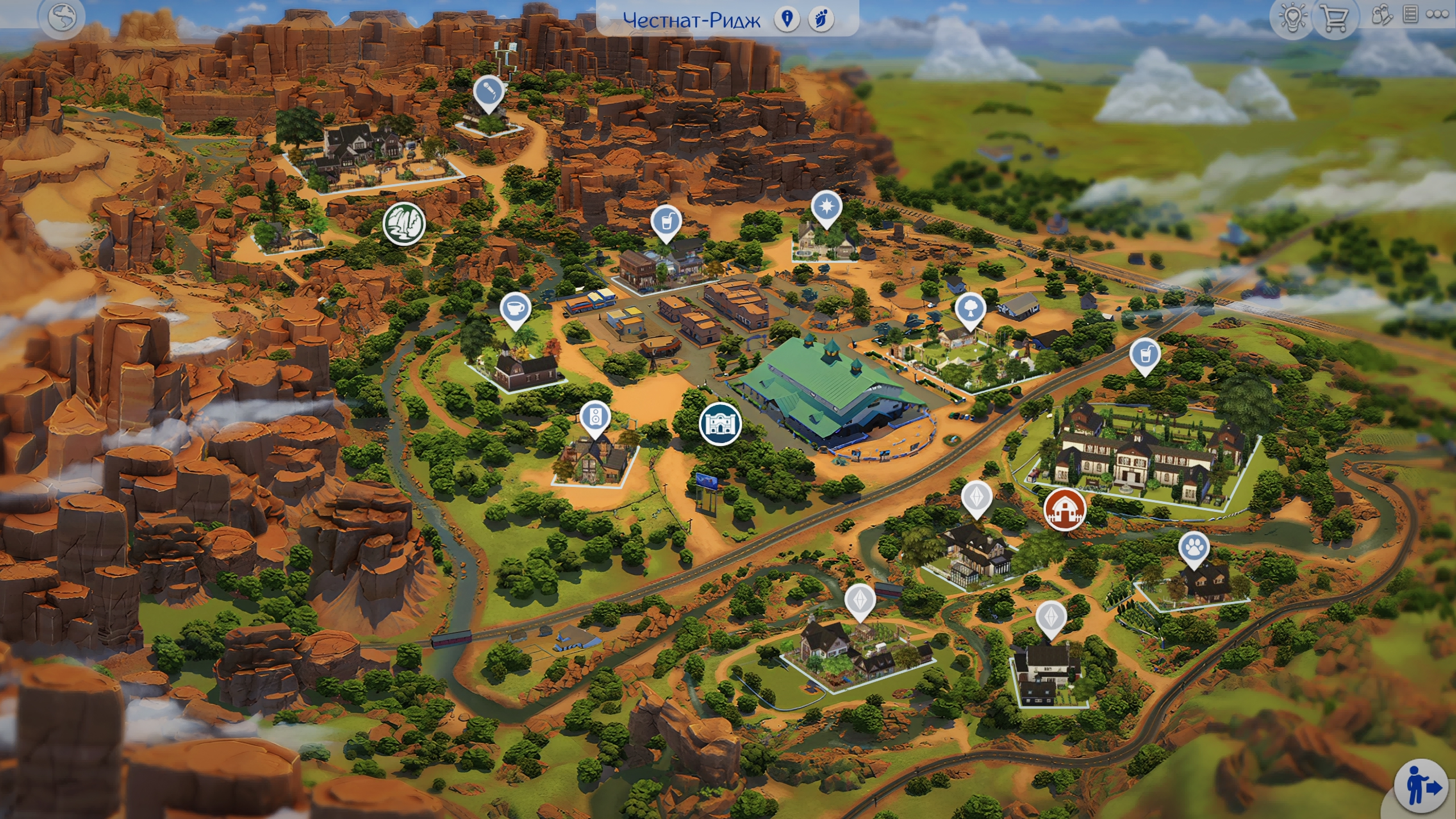Click the blue building neighborhood marker

(720, 423)
